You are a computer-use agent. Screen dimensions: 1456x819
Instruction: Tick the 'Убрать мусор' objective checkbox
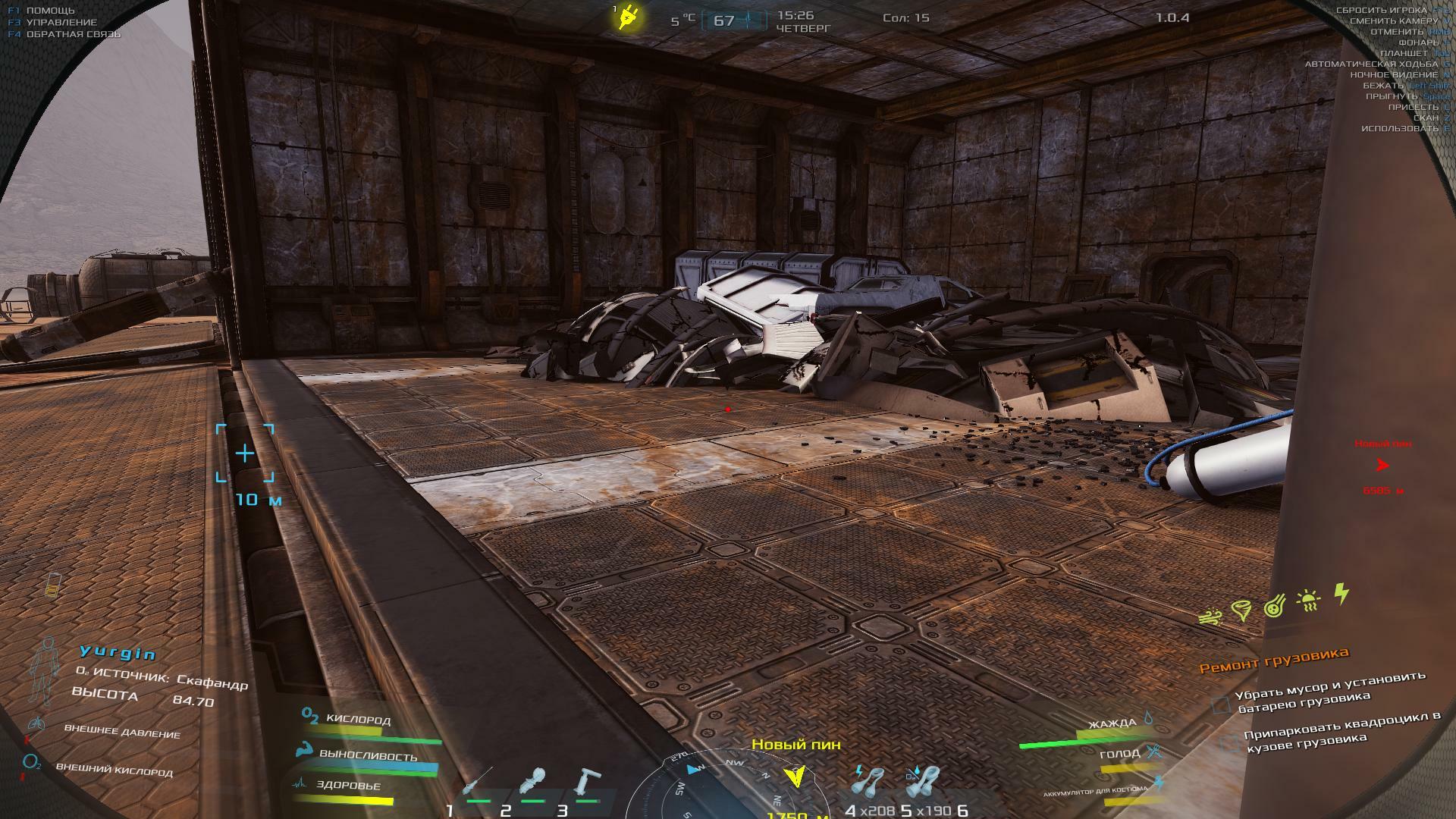(1220, 705)
